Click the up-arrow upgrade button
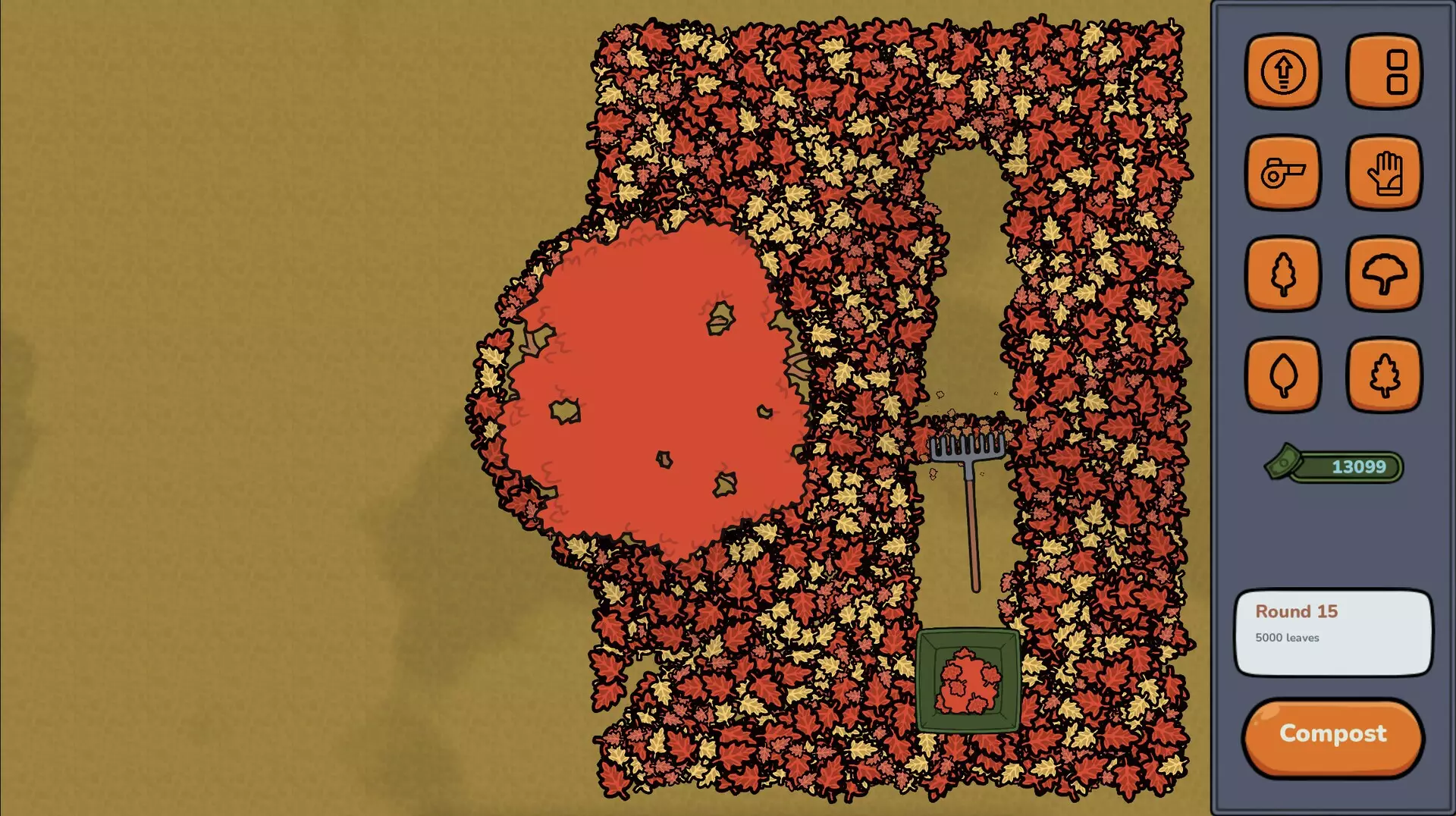Viewport: 1456px width, 816px height. click(1282, 72)
